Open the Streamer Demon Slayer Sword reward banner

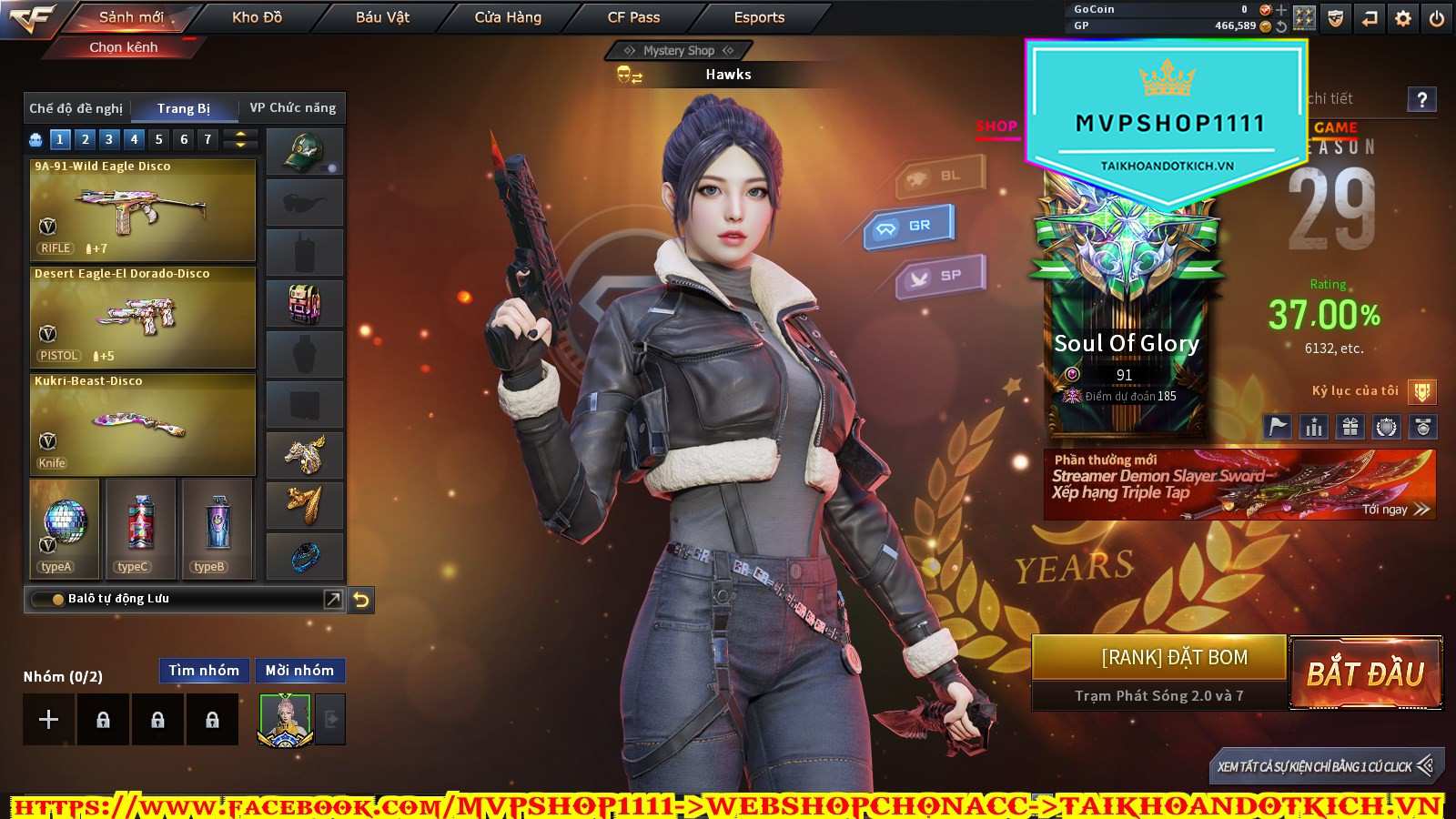(x=1239, y=485)
